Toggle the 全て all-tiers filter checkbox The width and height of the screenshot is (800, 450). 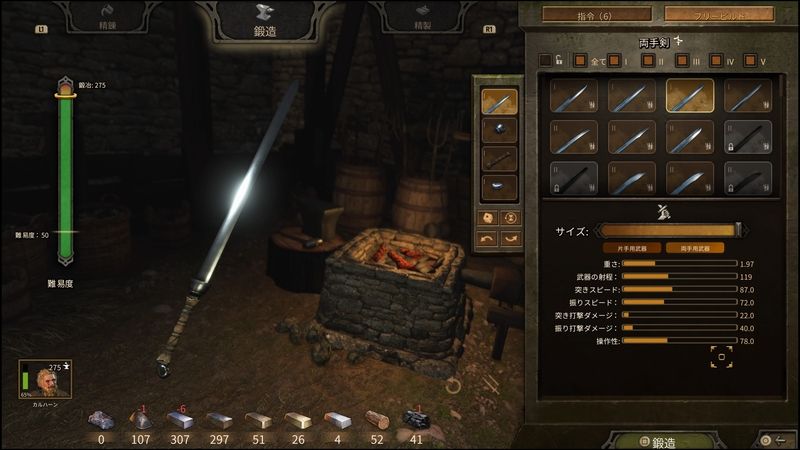pos(580,60)
